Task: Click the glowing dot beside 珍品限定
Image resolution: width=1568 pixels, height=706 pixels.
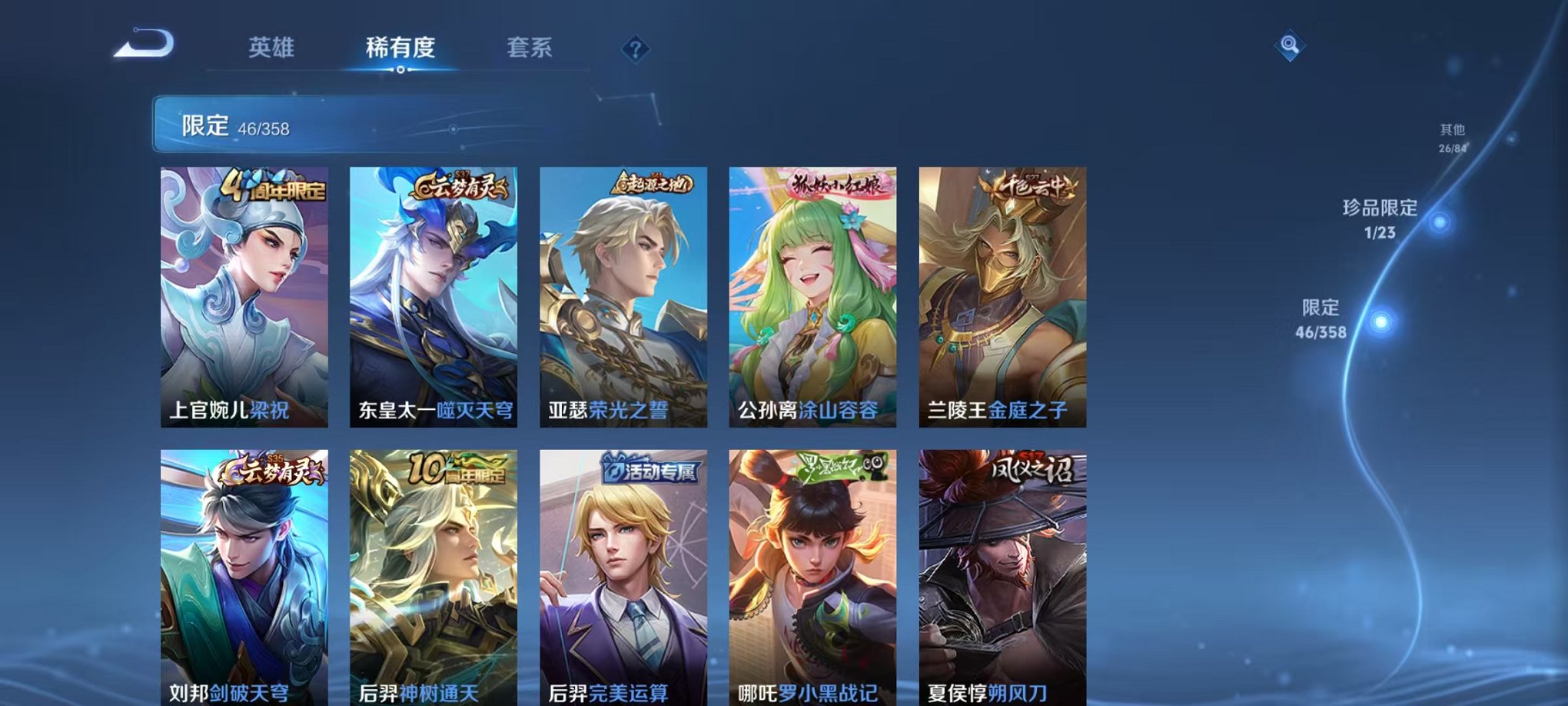Action: pos(1439,221)
